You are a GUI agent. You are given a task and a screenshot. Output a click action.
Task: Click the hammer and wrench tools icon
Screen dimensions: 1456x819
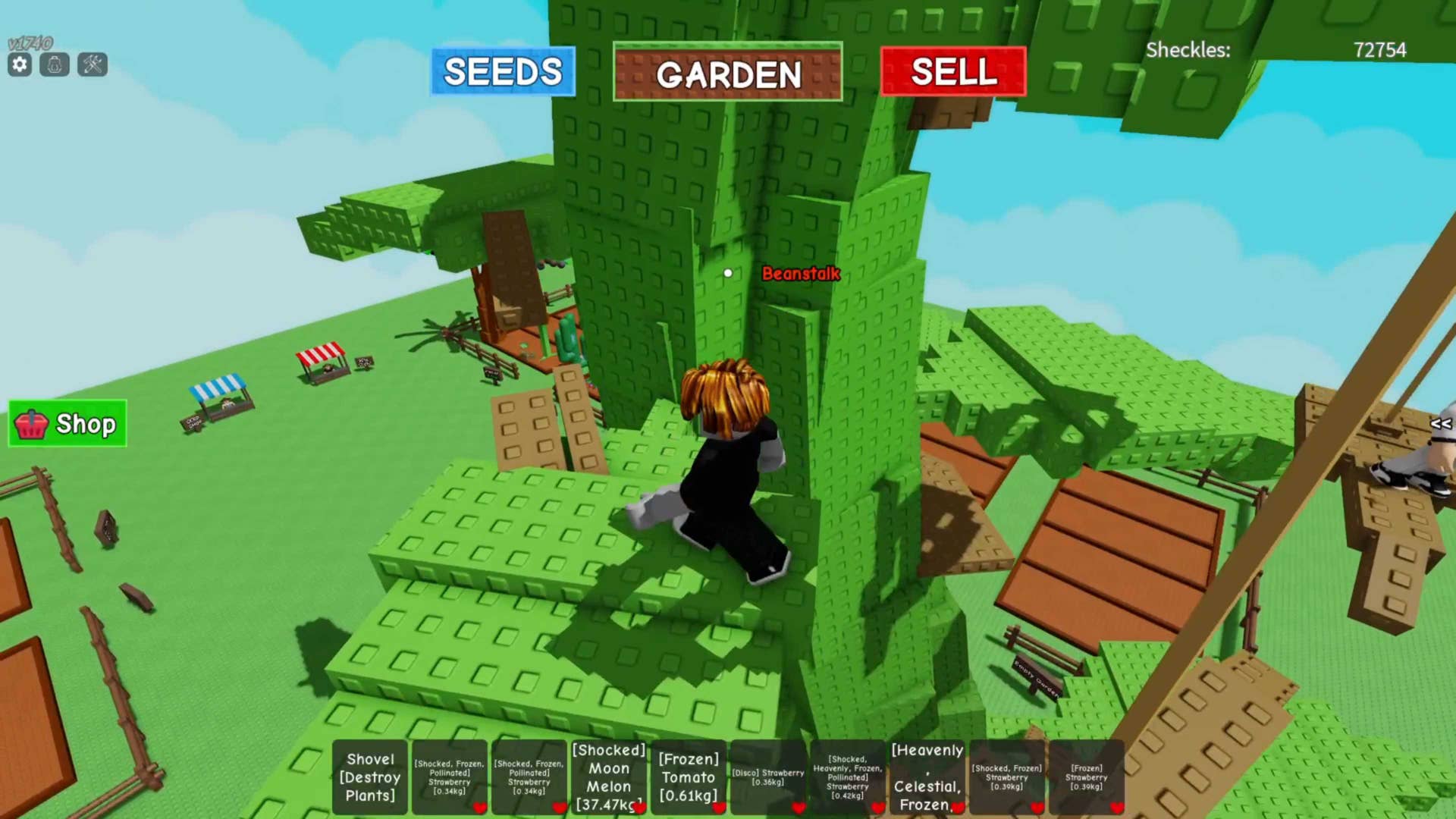click(x=93, y=65)
